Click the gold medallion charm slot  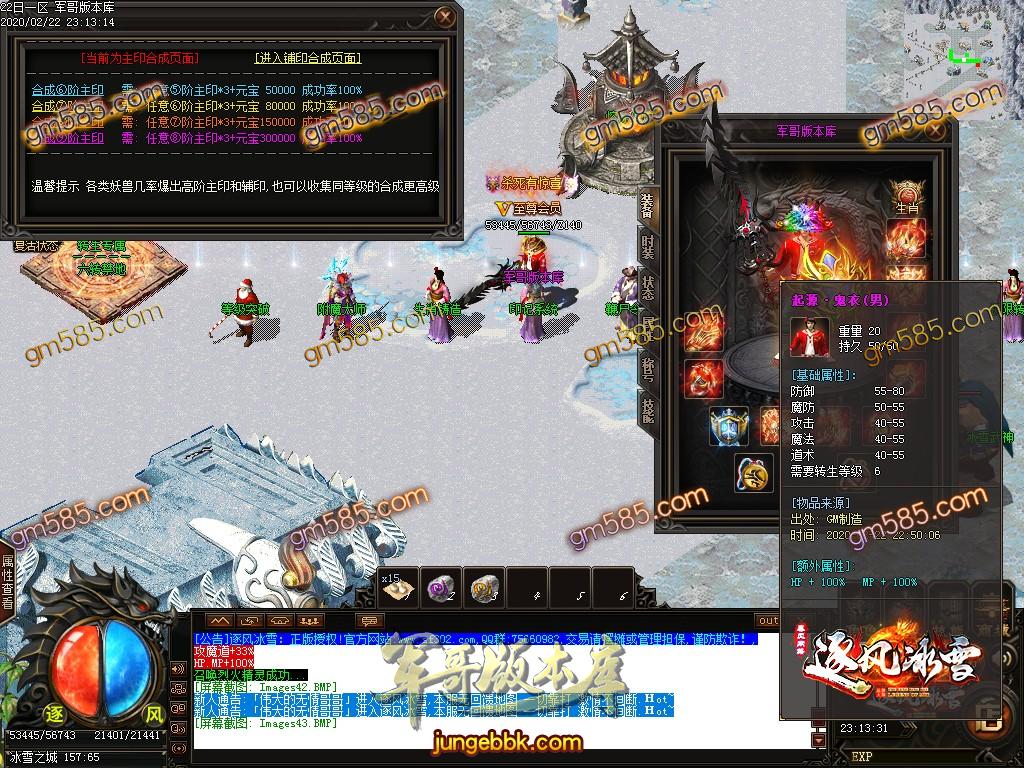click(753, 473)
